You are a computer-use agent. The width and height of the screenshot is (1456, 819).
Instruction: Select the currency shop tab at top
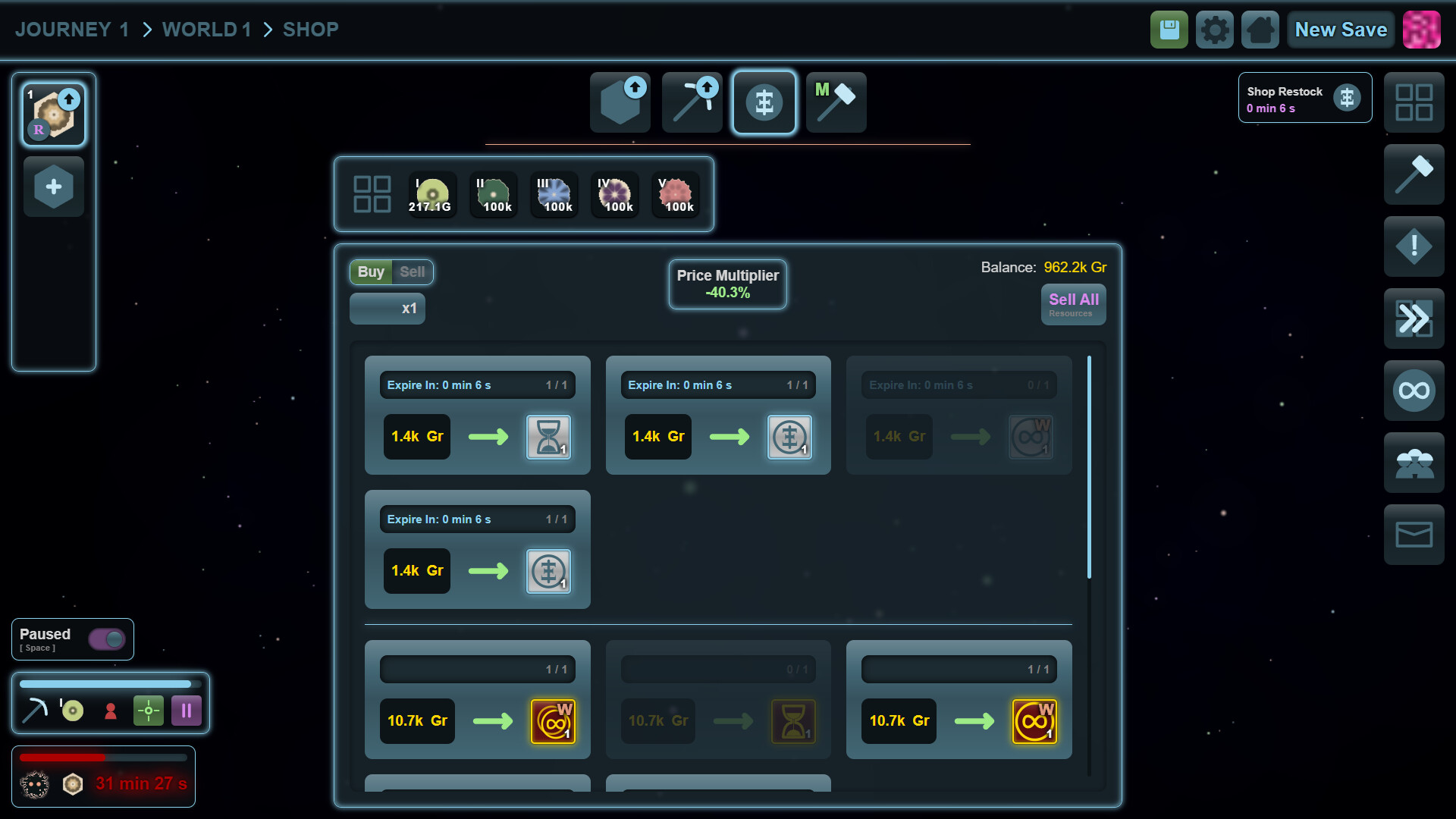pyautogui.click(x=764, y=102)
